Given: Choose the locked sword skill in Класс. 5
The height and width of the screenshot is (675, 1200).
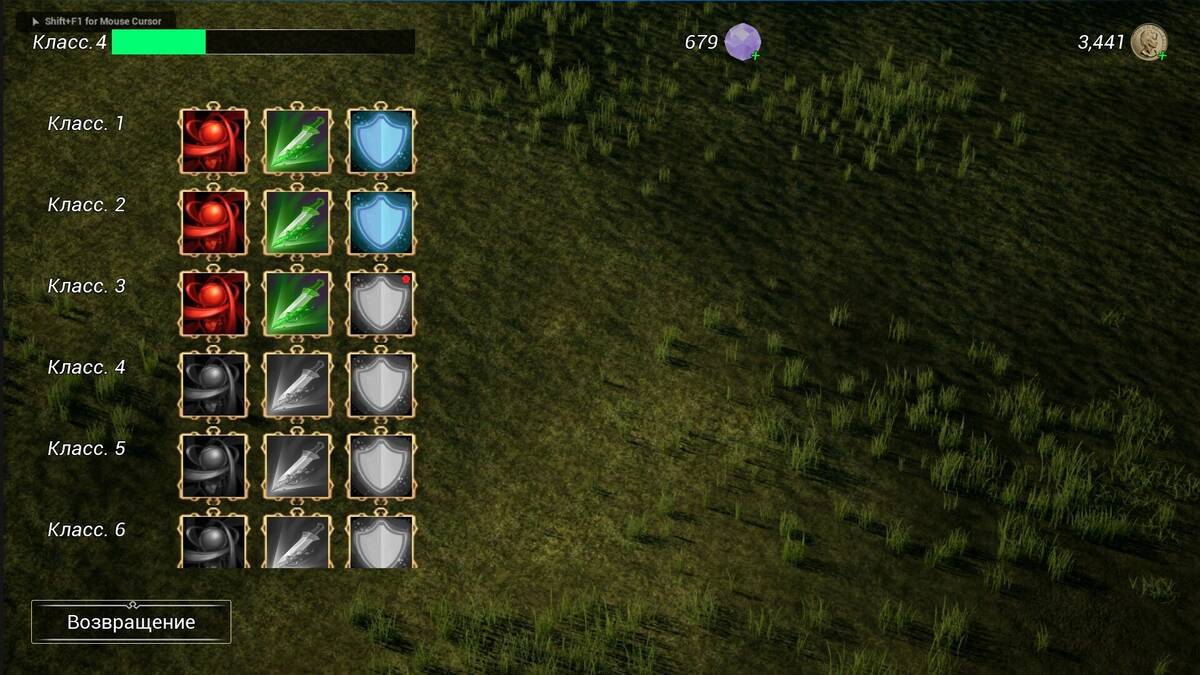Looking at the screenshot, I should point(297,466).
